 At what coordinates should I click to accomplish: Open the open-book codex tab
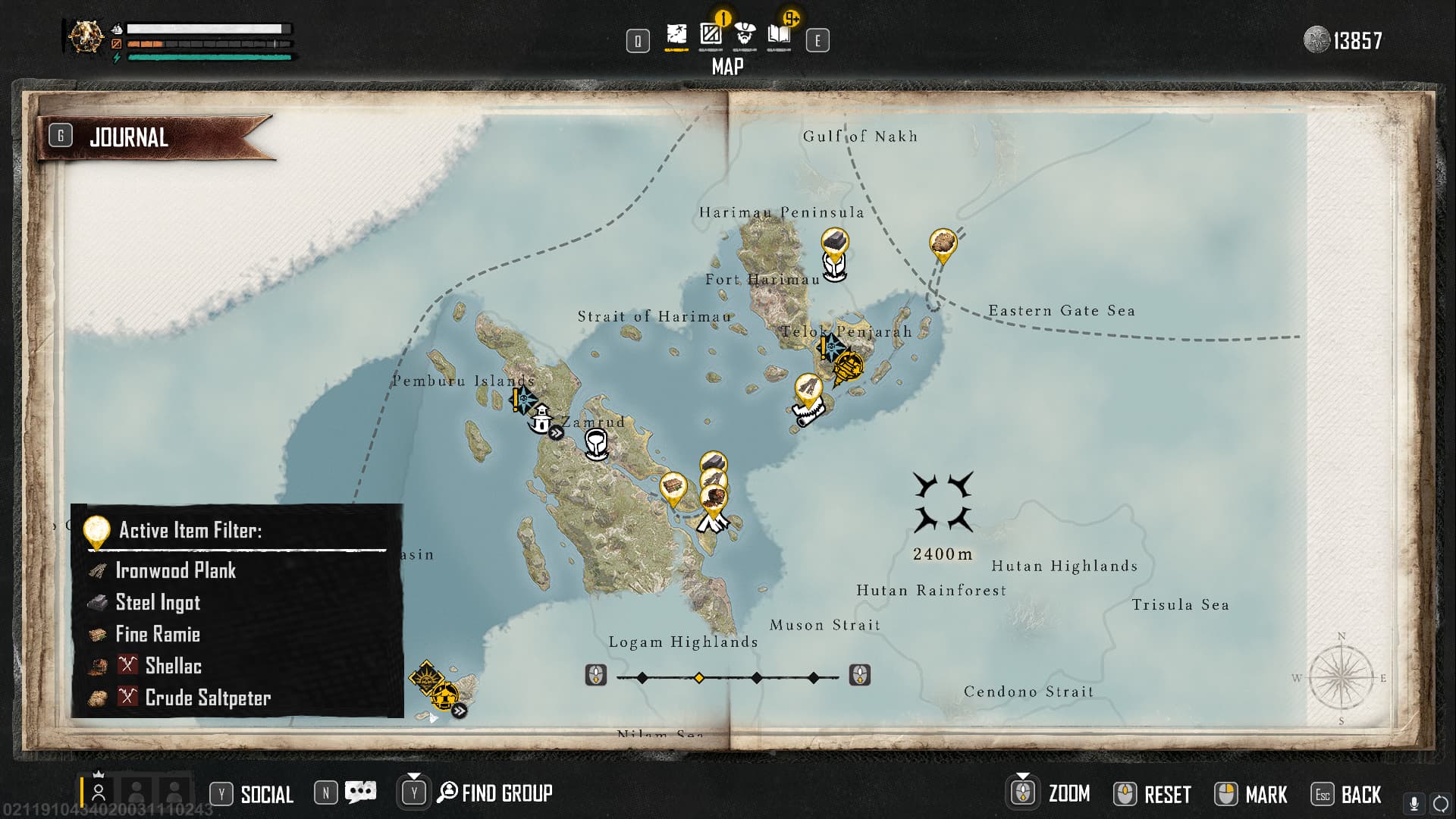[x=779, y=35]
